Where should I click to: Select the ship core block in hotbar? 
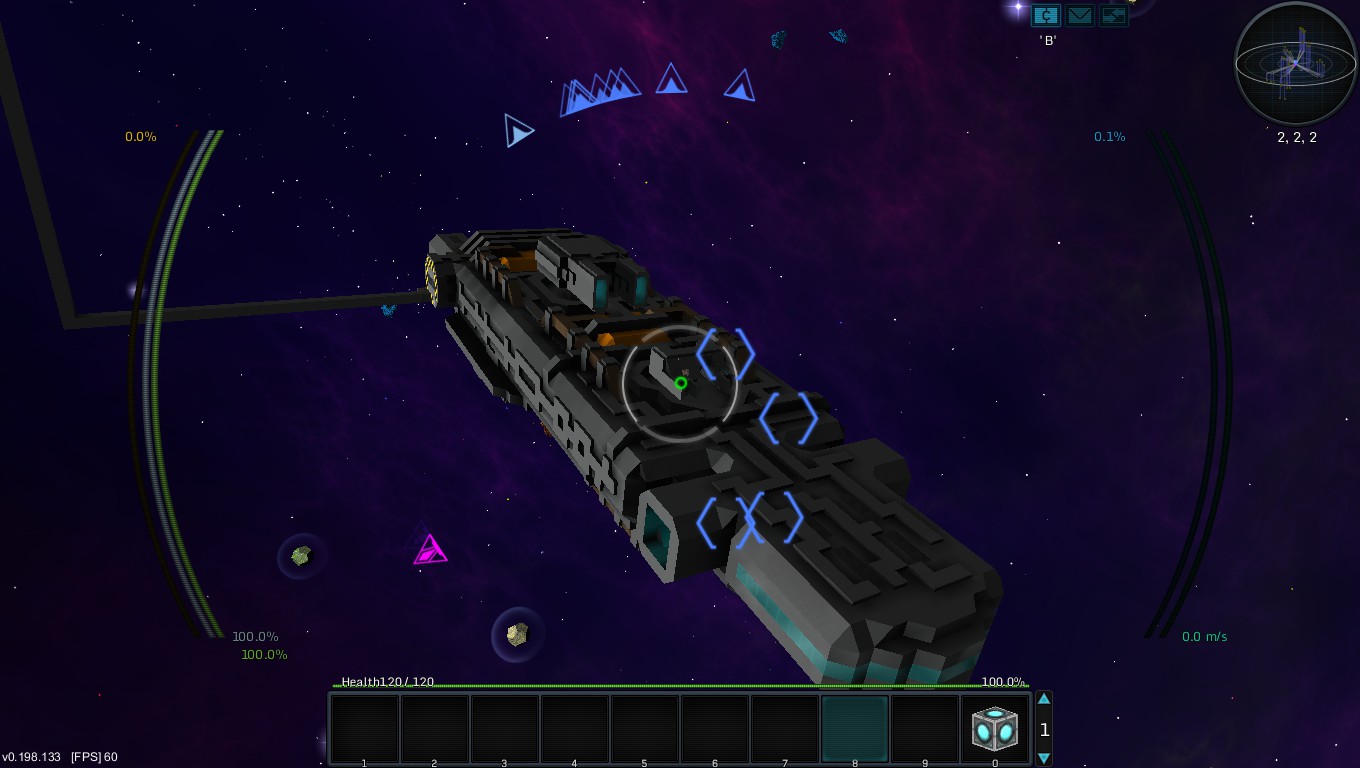995,729
